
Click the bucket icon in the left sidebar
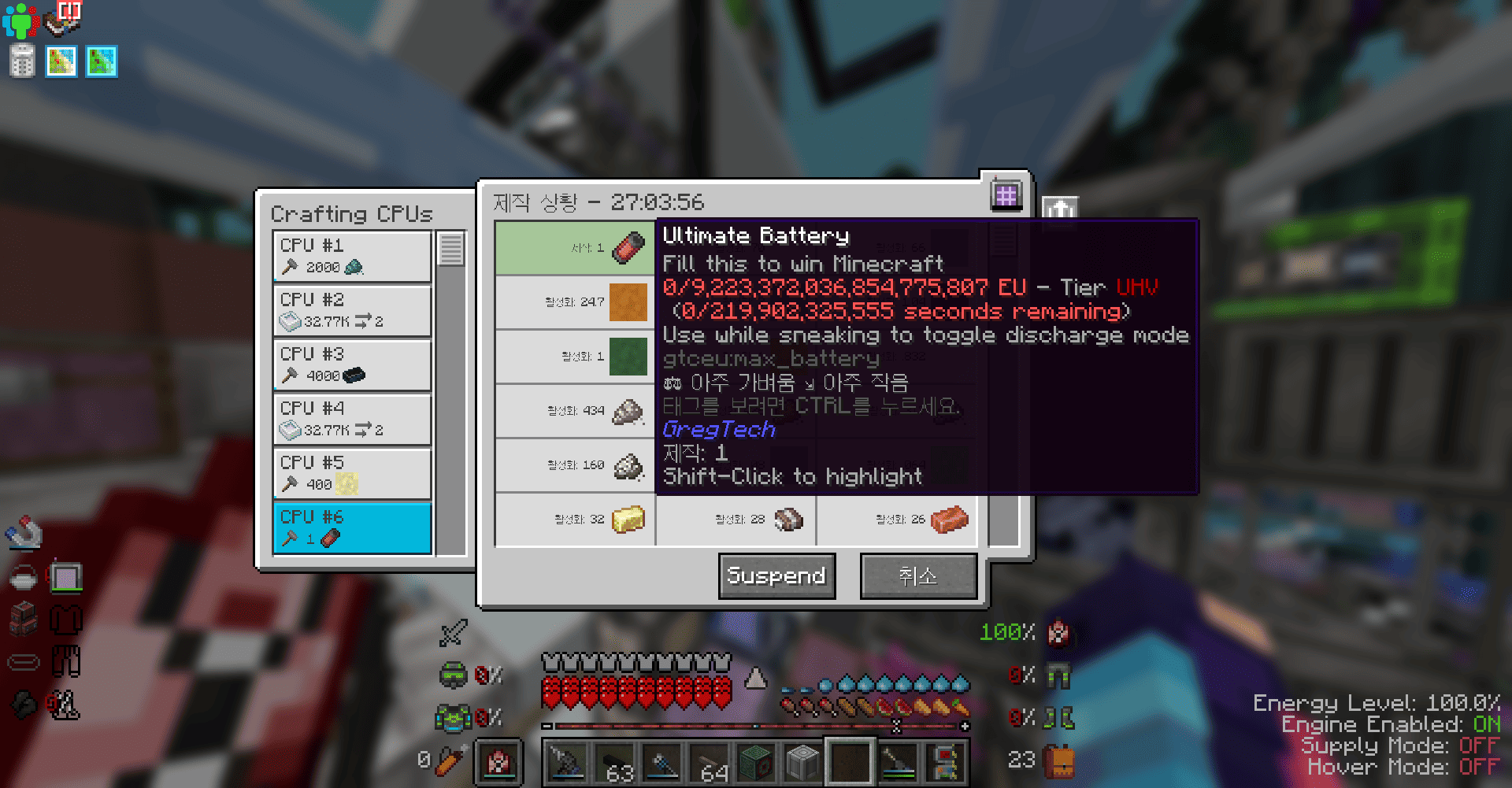tap(22, 577)
